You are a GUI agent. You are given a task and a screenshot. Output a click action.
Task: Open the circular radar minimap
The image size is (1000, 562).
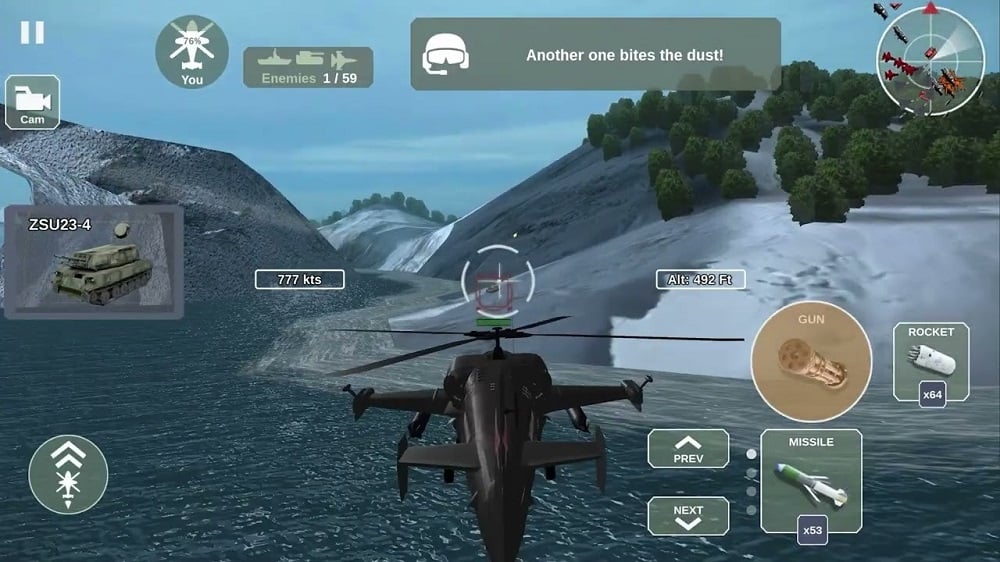pyautogui.click(x=924, y=55)
